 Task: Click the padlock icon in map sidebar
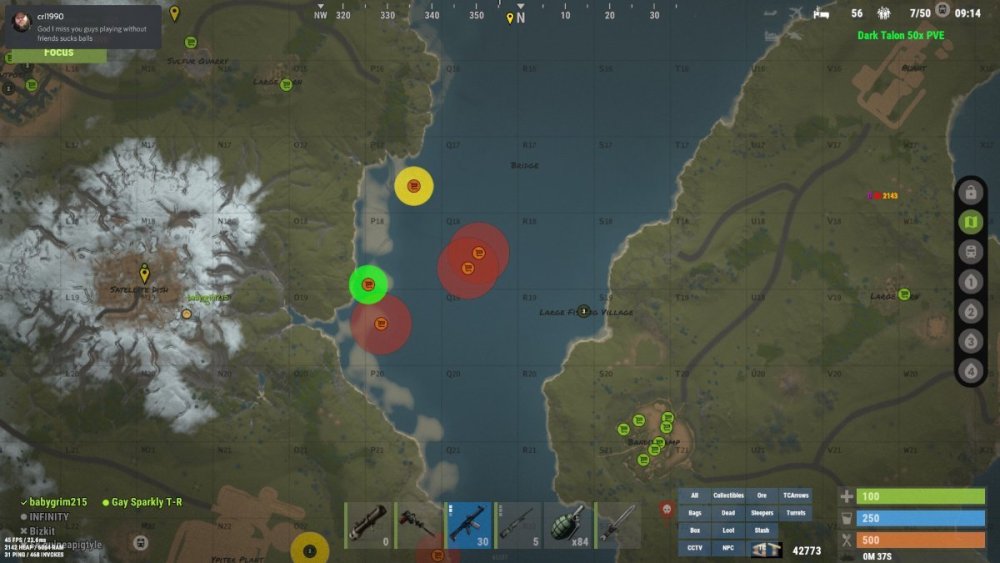click(970, 192)
